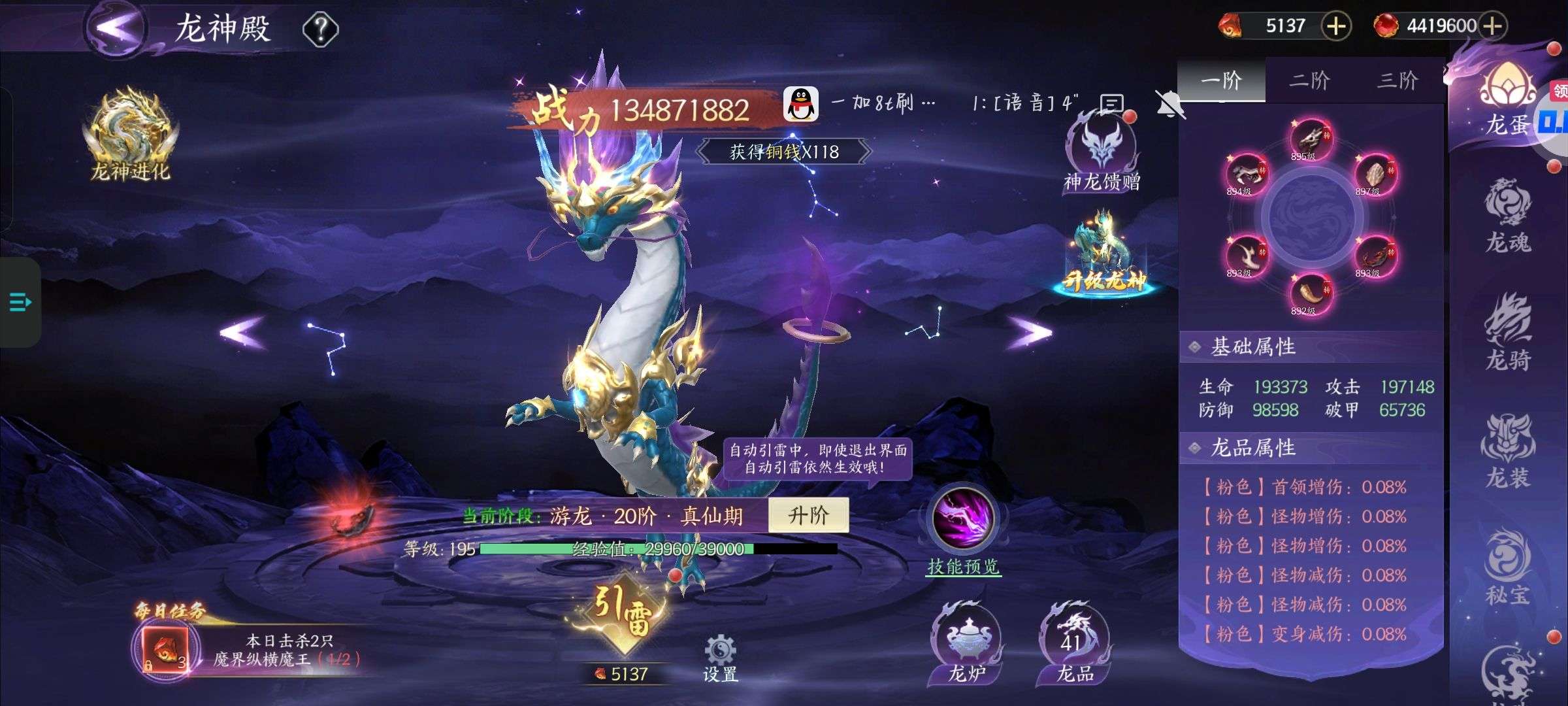Open the 龙装 side menu
This screenshot has width=1568, height=706.
tap(1508, 451)
